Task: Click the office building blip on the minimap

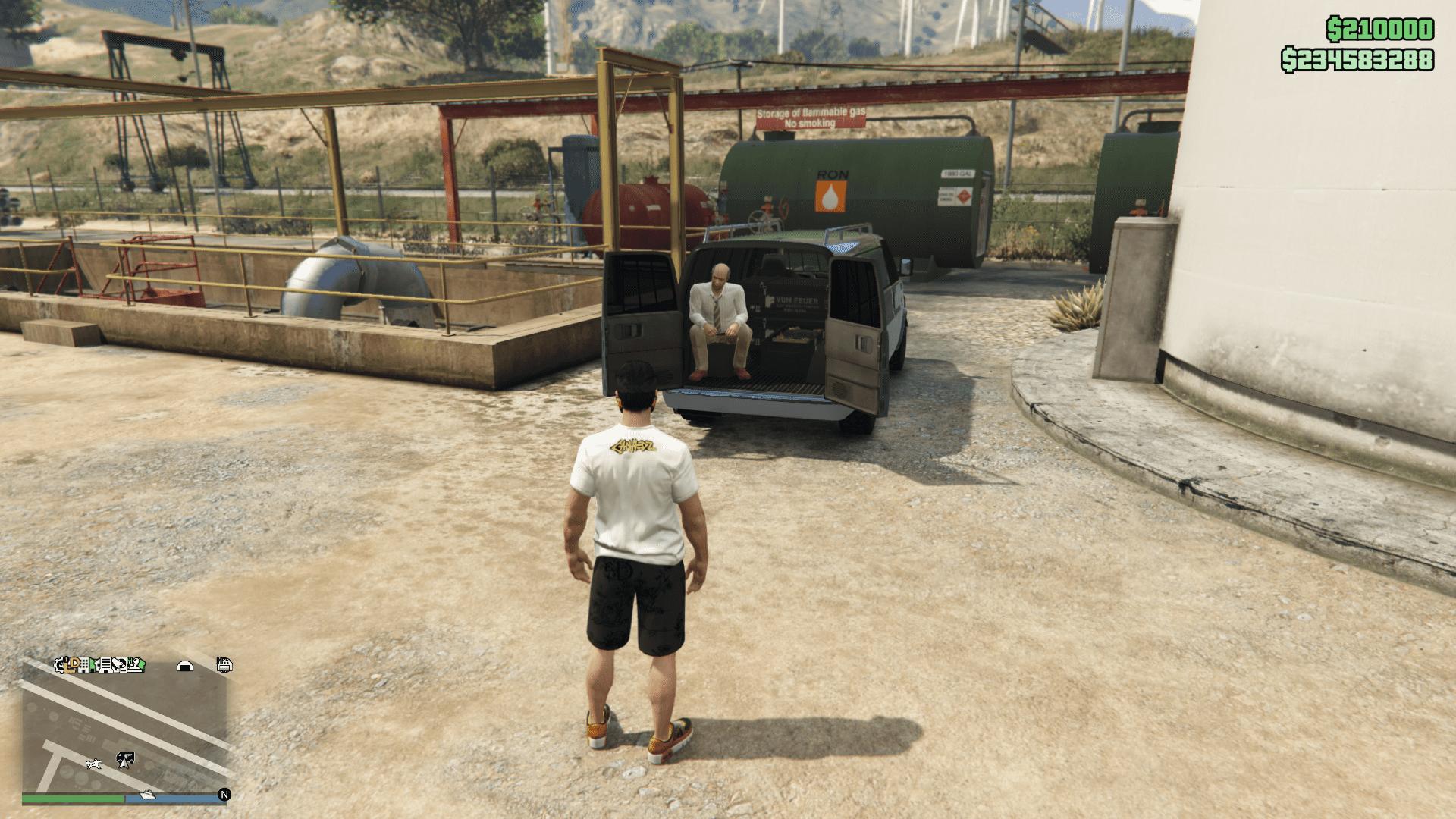Action: 83,666
